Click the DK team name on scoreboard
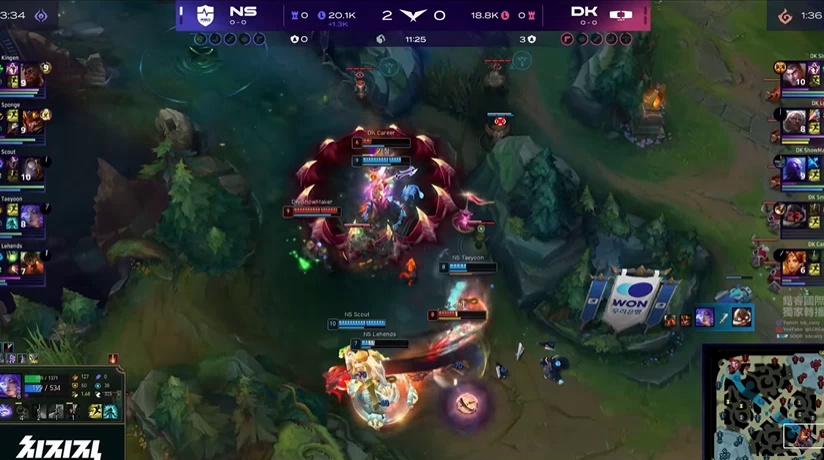 [x=585, y=14]
